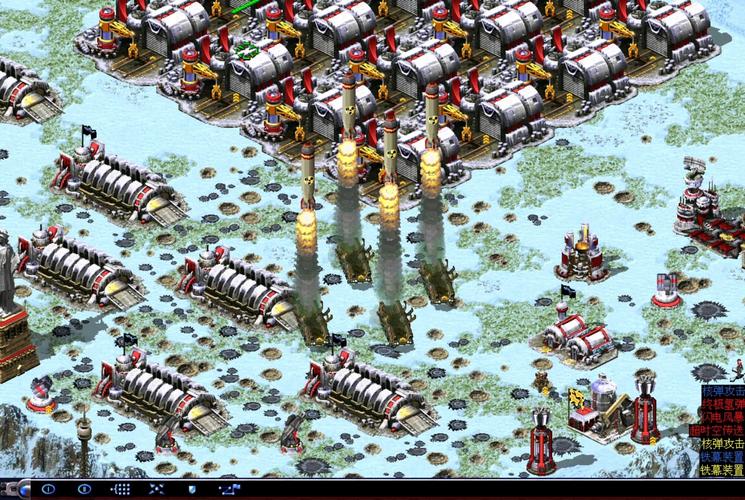Click the flag waypoint command icon

pos(229,489)
